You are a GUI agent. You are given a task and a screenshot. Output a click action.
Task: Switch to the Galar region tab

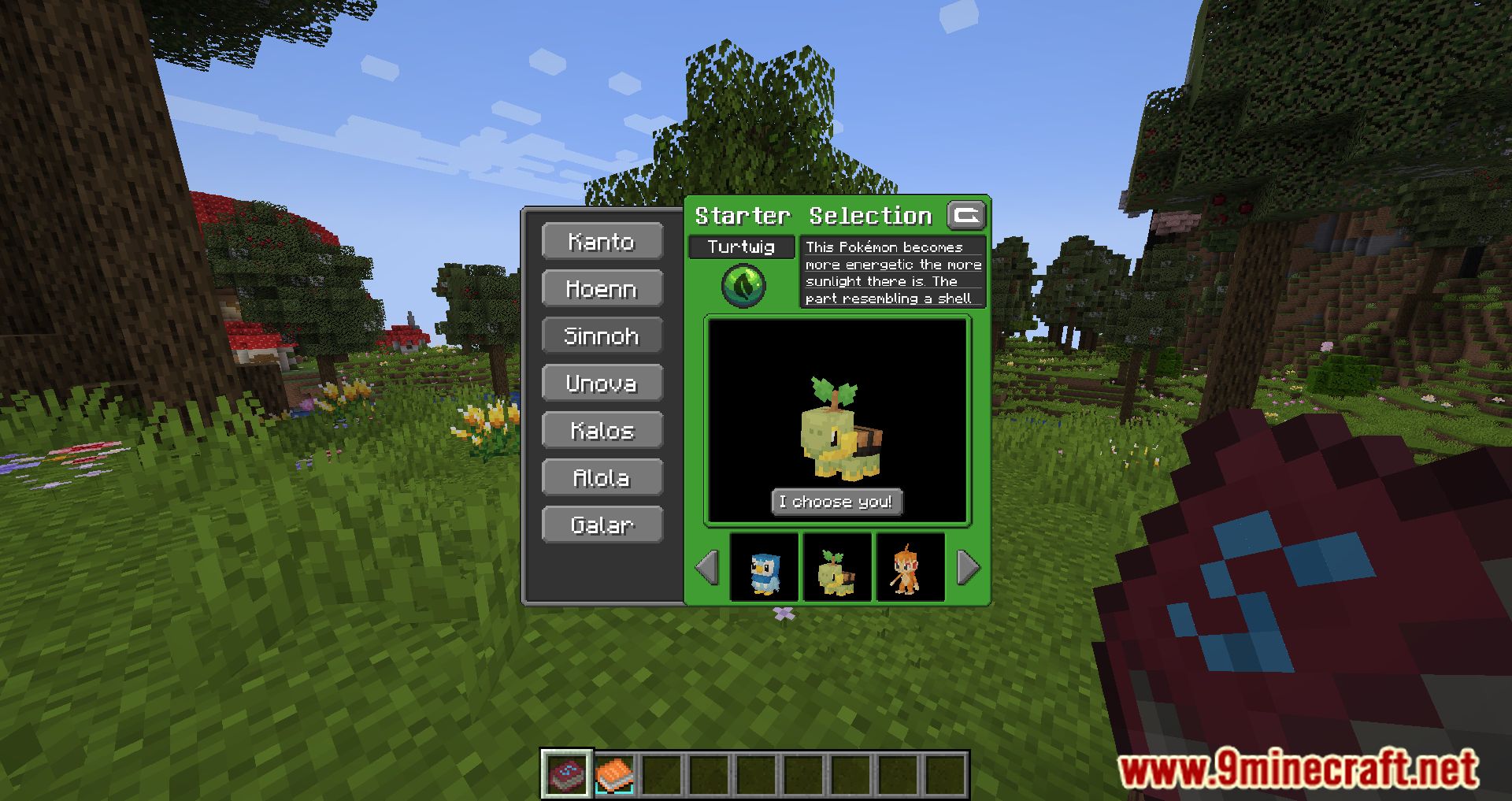point(601,524)
